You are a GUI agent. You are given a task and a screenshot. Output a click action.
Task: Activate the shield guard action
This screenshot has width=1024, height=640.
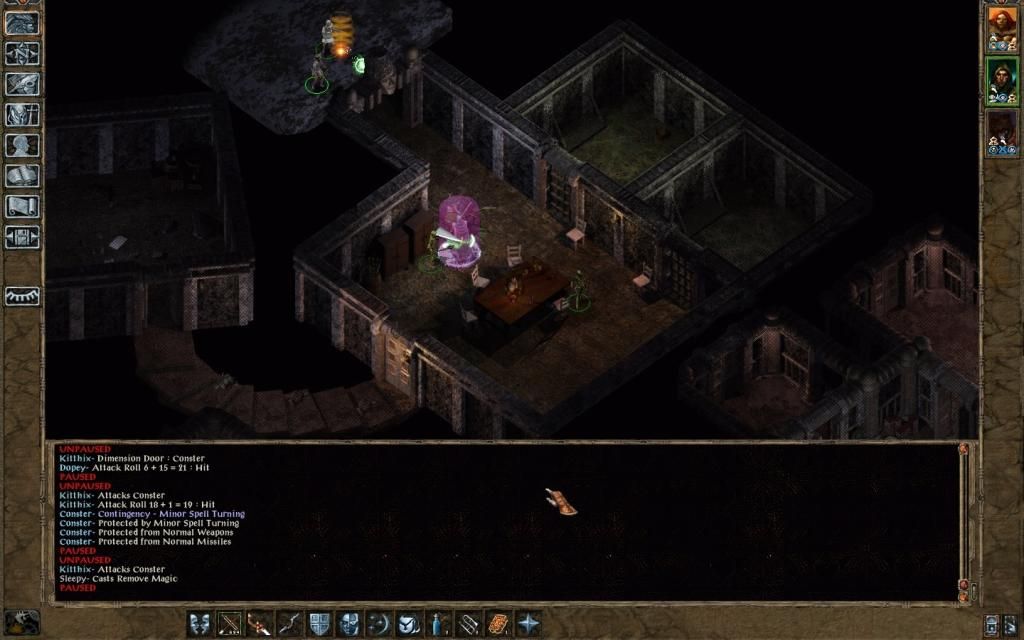point(320,624)
